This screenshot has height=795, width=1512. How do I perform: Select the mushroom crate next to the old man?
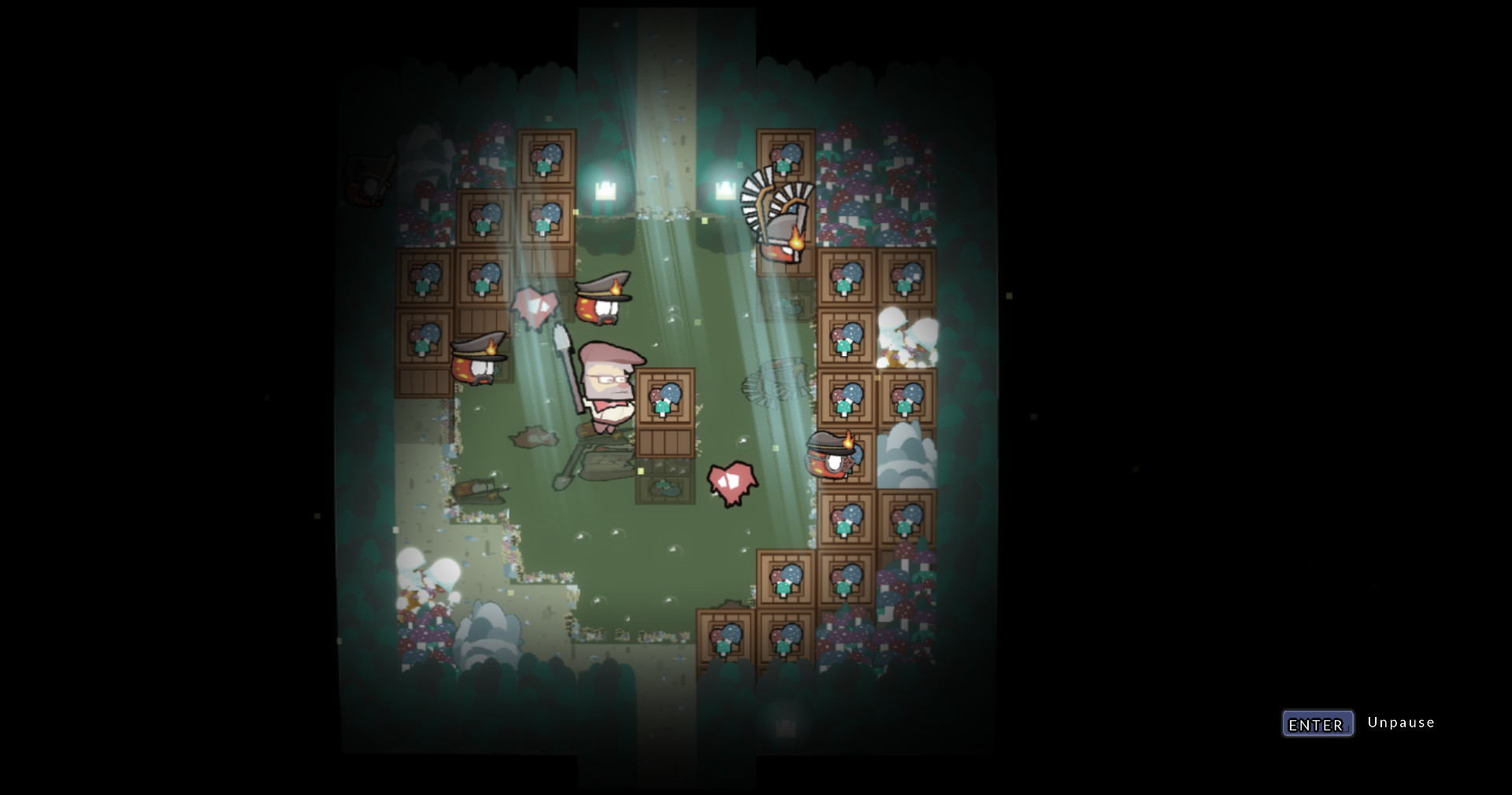(x=665, y=402)
